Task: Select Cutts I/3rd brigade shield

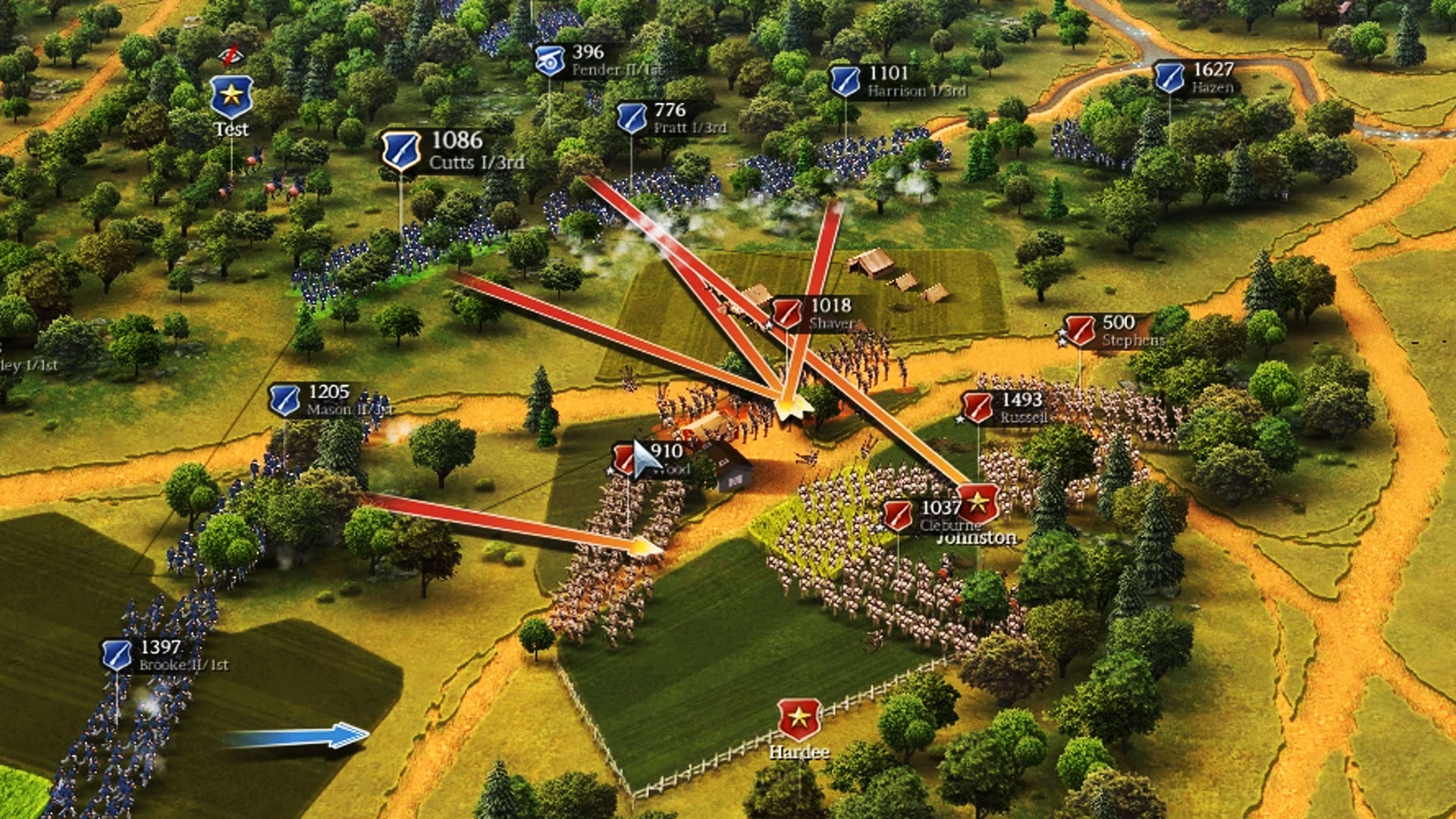Action: point(400,150)
